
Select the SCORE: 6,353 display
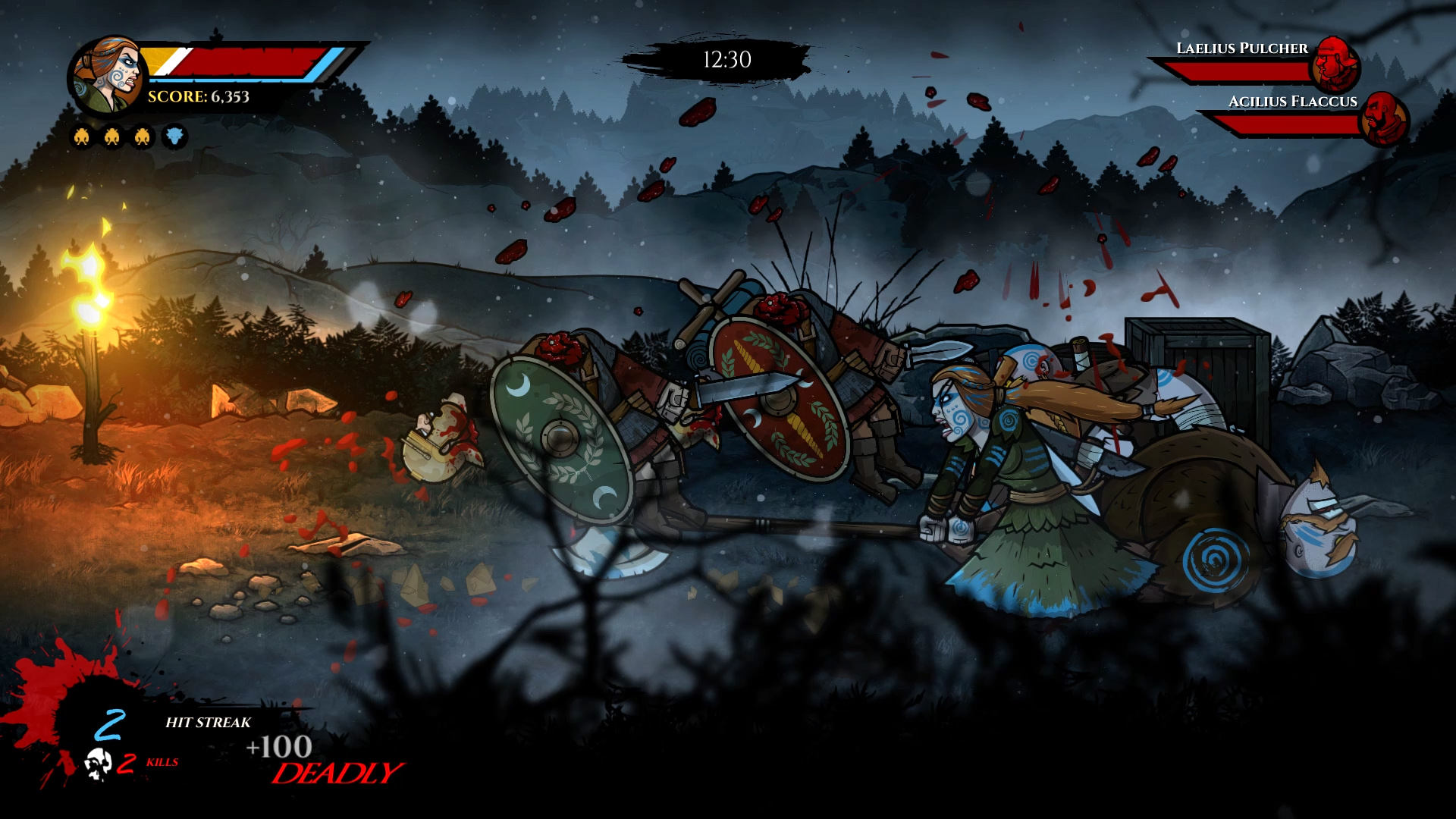click(199, 97)
